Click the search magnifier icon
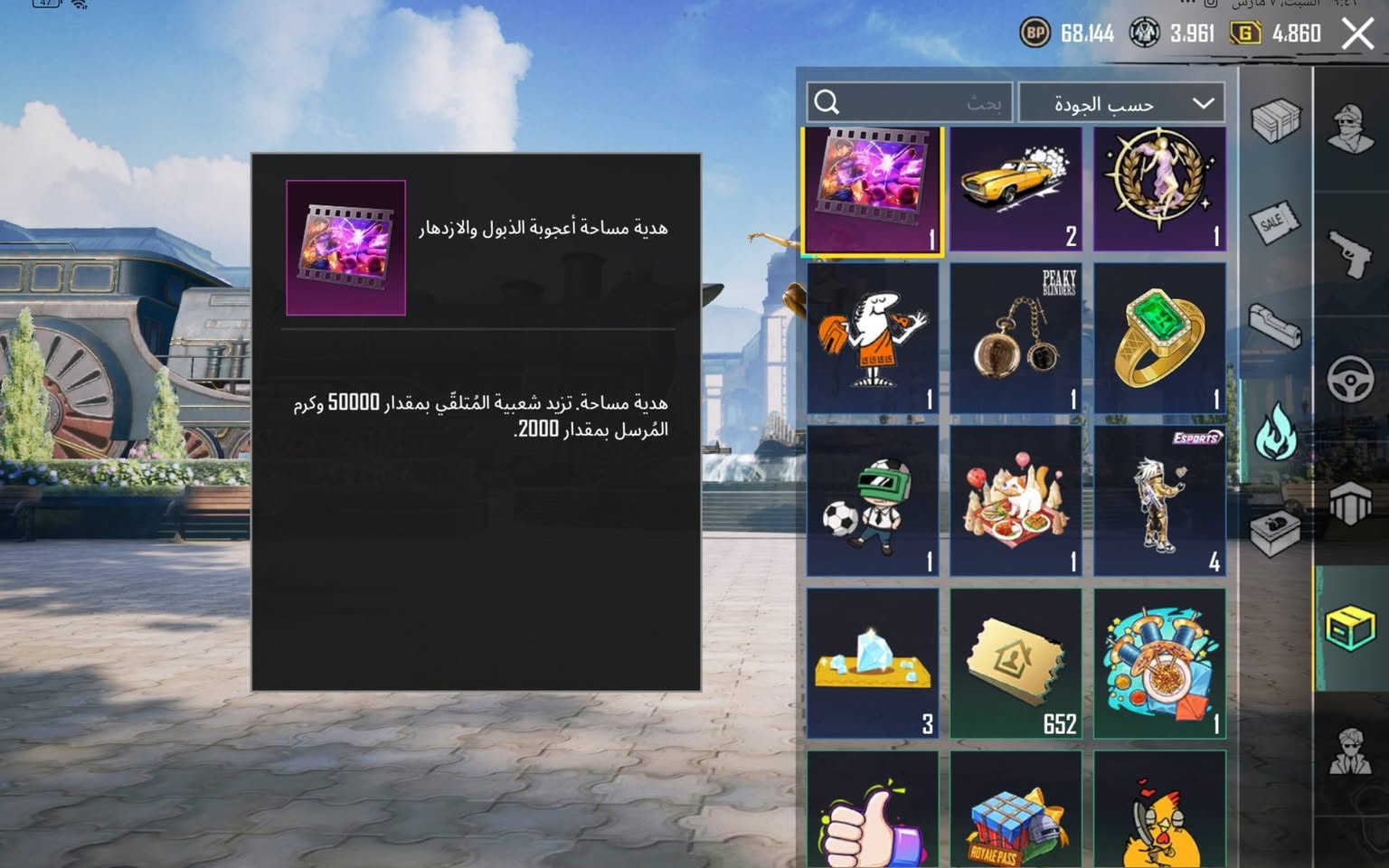Screen dimensions: 1389x868 click(826, 102)
